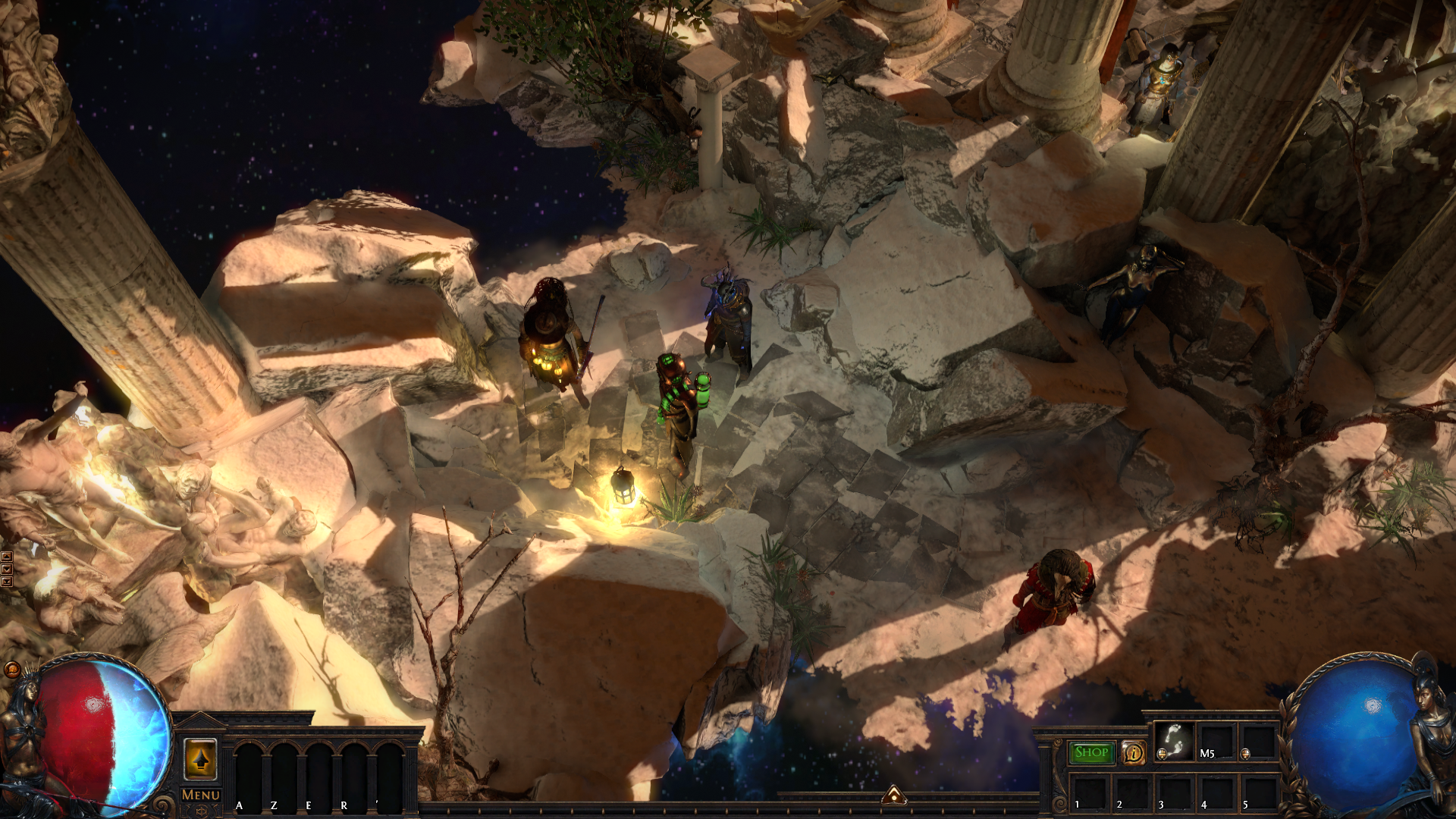Click the chat scroll-to-bottom arrow button
This screenshot has width=1456, height=819.
[x=7, y=582]
